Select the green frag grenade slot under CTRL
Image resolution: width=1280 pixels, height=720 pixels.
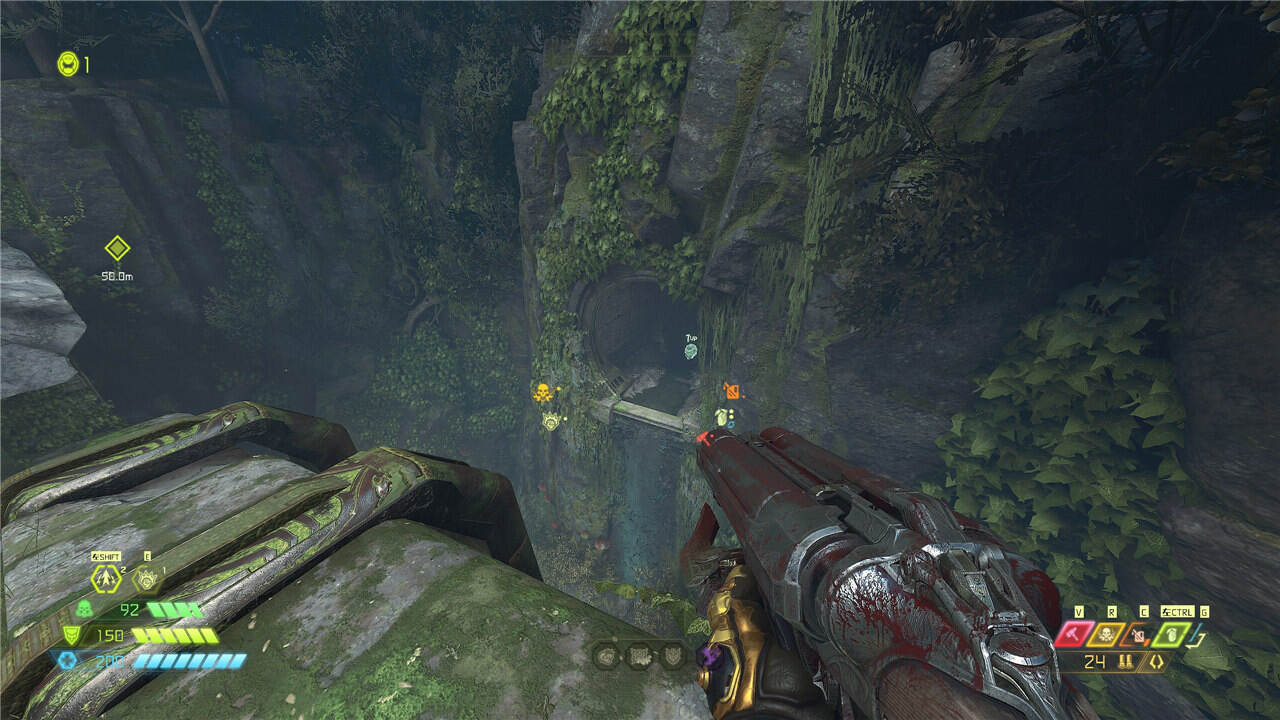[1170, 633]
